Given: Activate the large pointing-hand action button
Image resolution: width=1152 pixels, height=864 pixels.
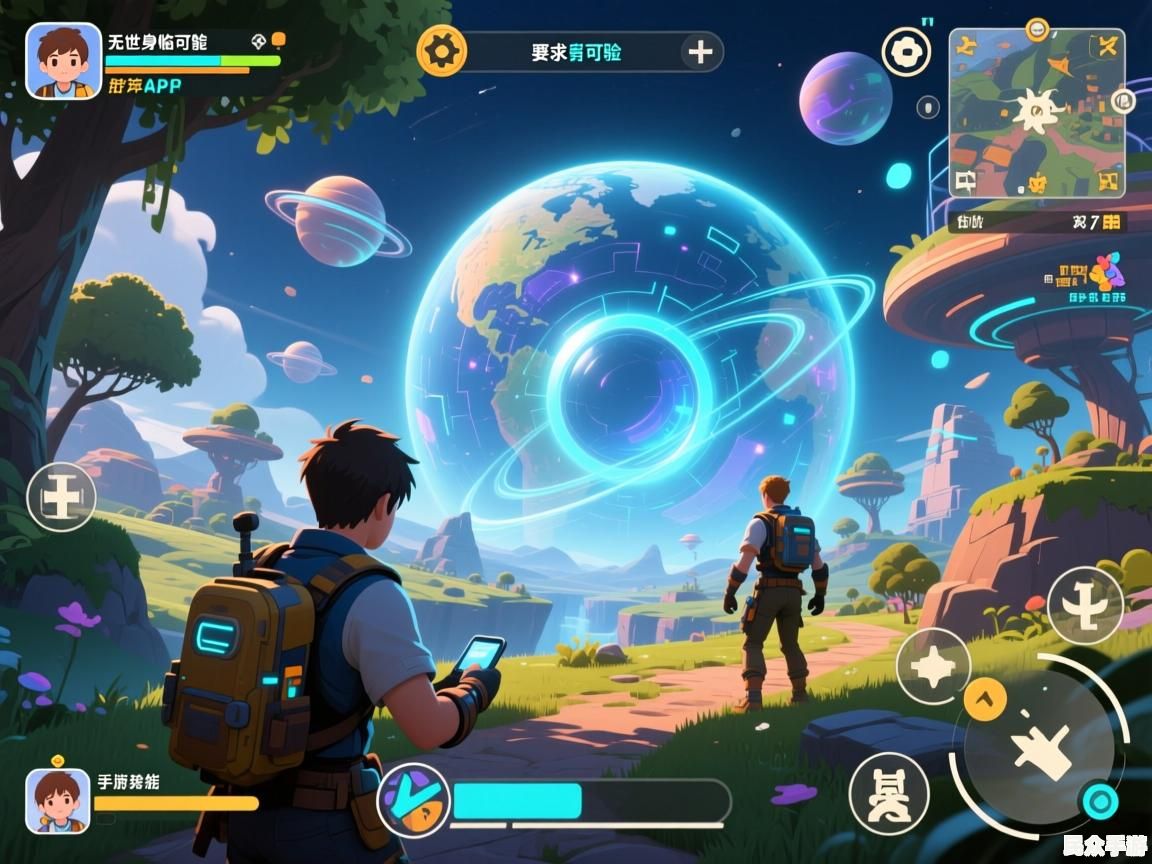Looking at the screenshot, I should click(x=1039, y=746).
